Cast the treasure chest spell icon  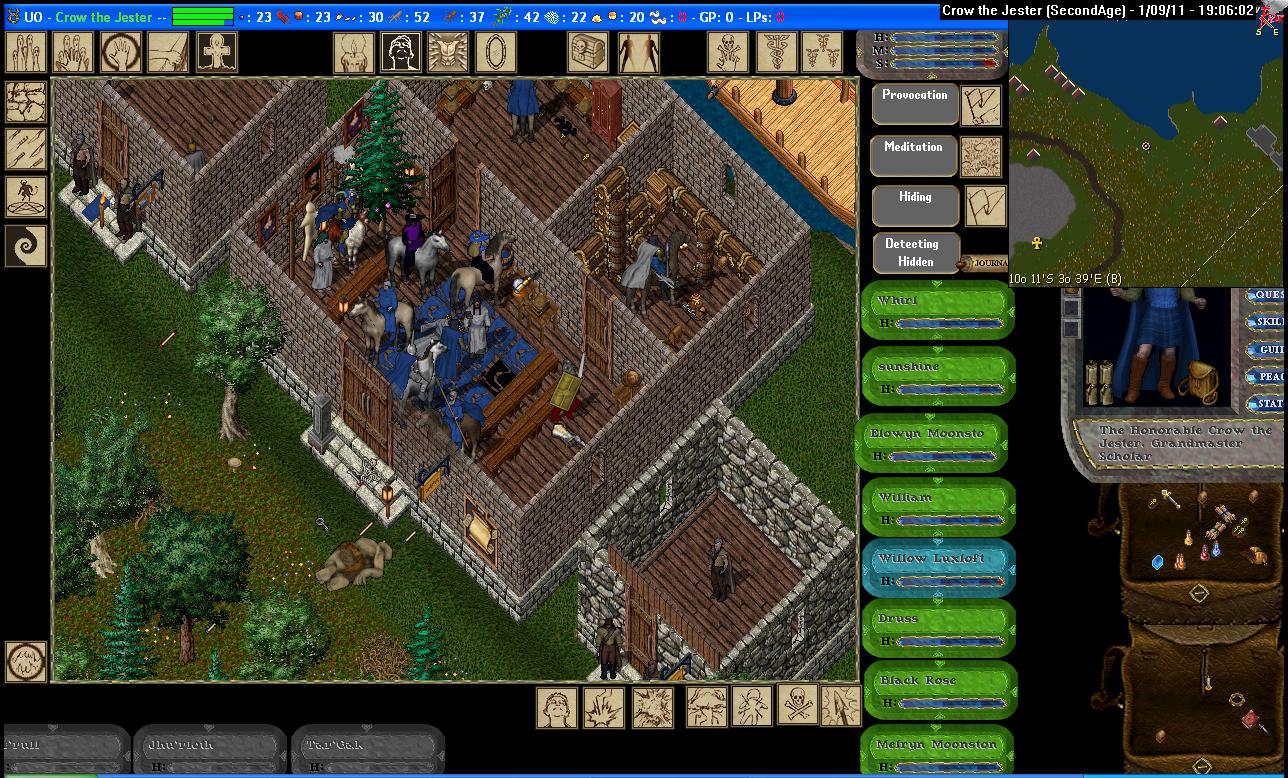tap(589, 52)
